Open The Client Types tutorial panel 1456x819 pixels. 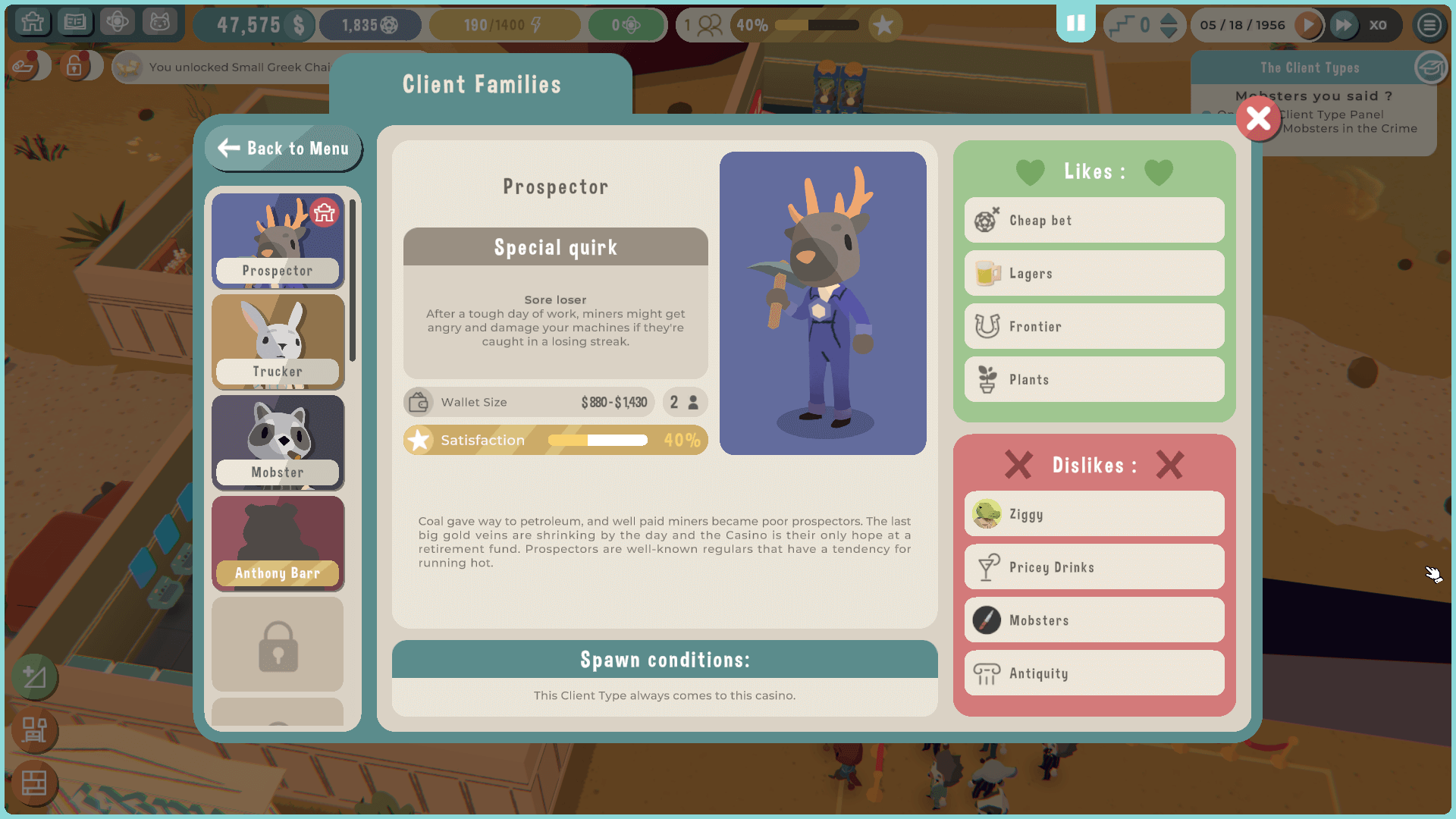[1310, 68]
